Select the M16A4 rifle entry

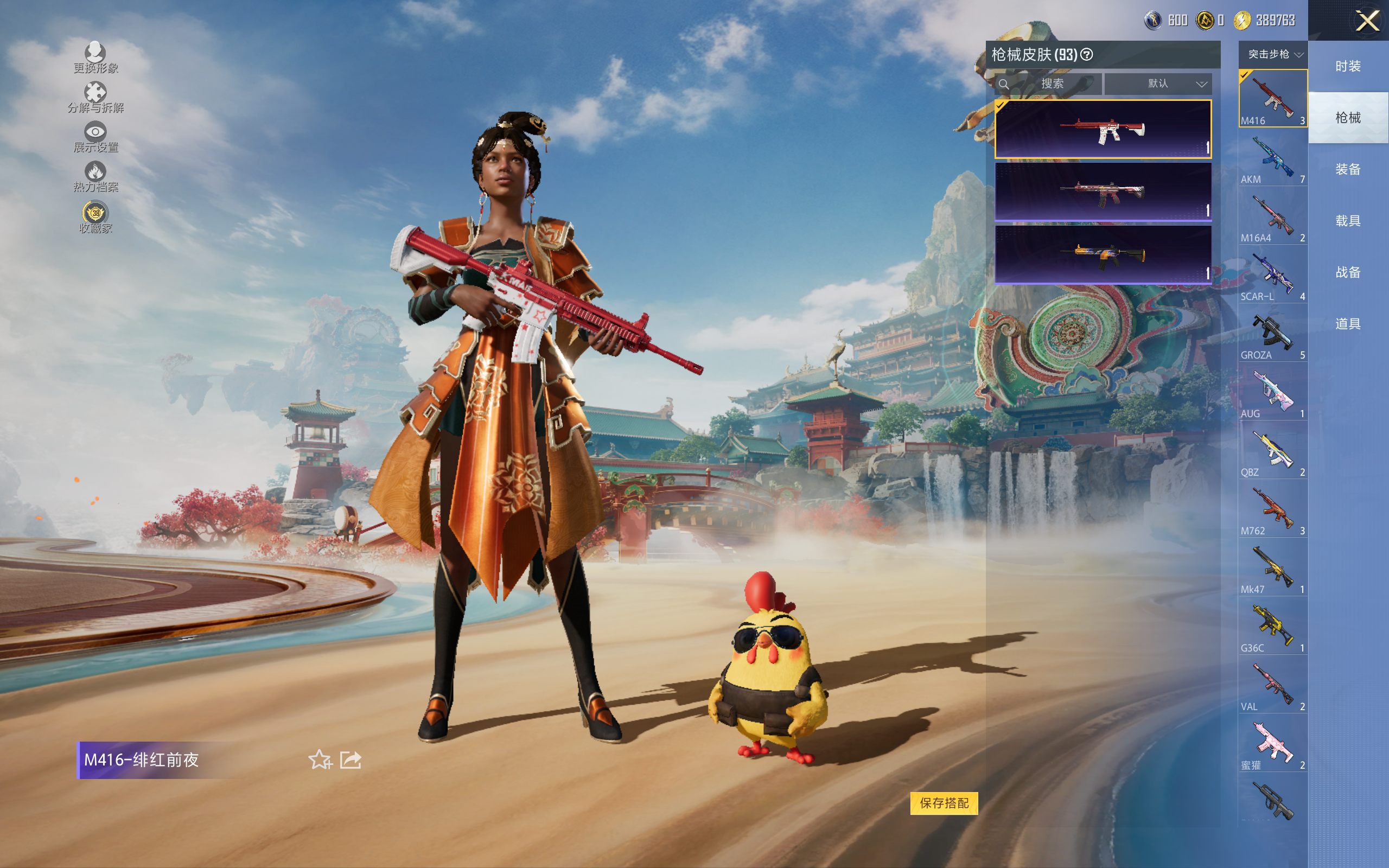pyautogui.click(x=1272, y=218)
